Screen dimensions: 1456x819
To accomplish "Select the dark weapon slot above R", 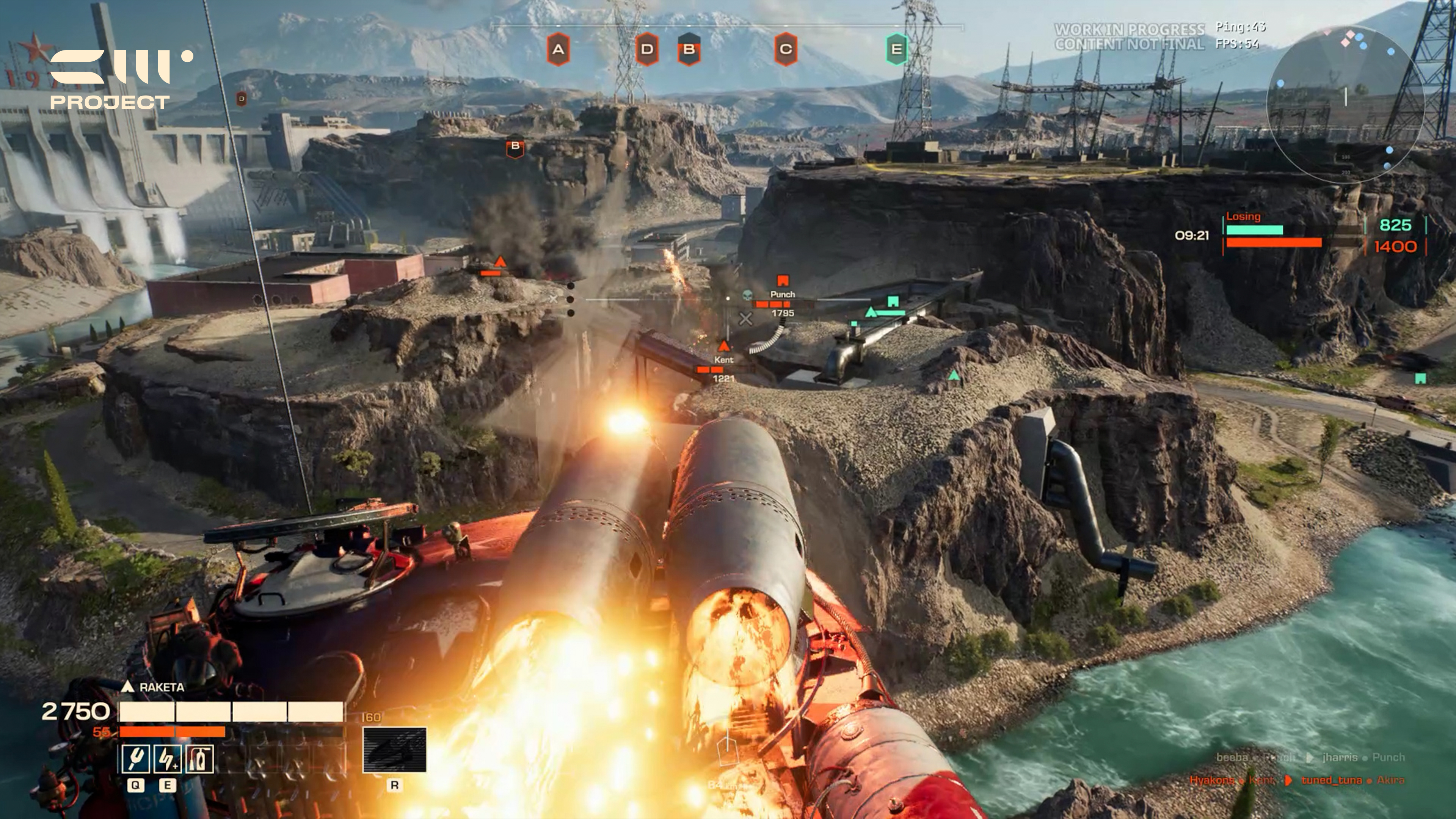I will coord(394,750).
